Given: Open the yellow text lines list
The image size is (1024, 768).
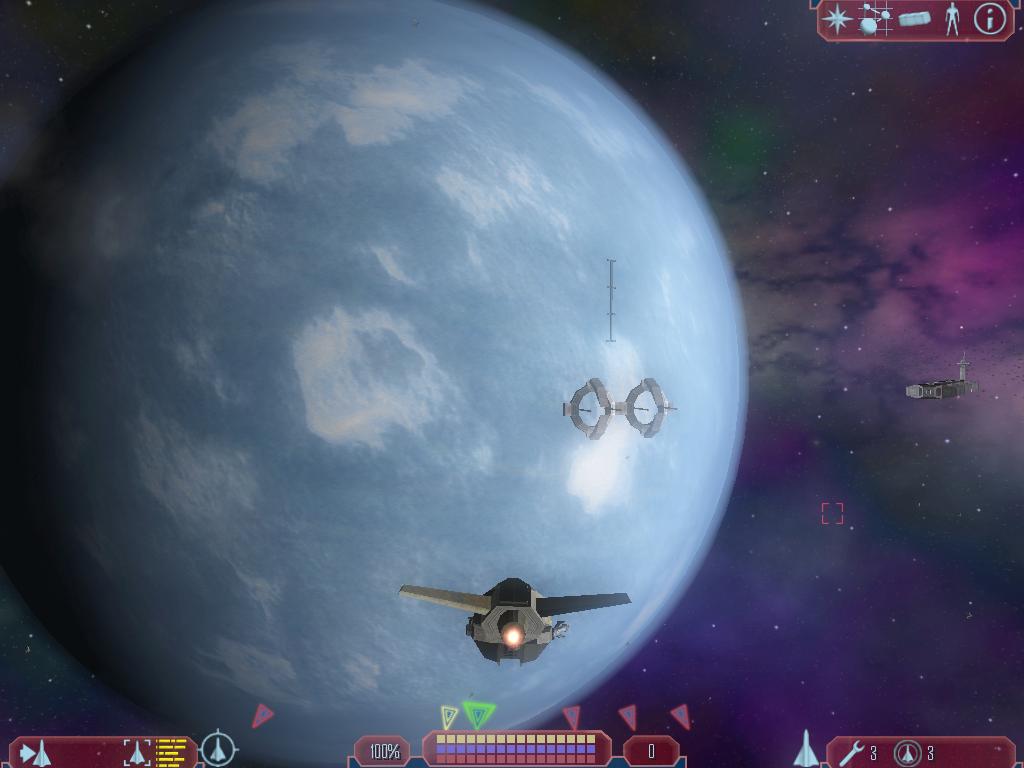Looking at the screenshot, I should 172,752.
